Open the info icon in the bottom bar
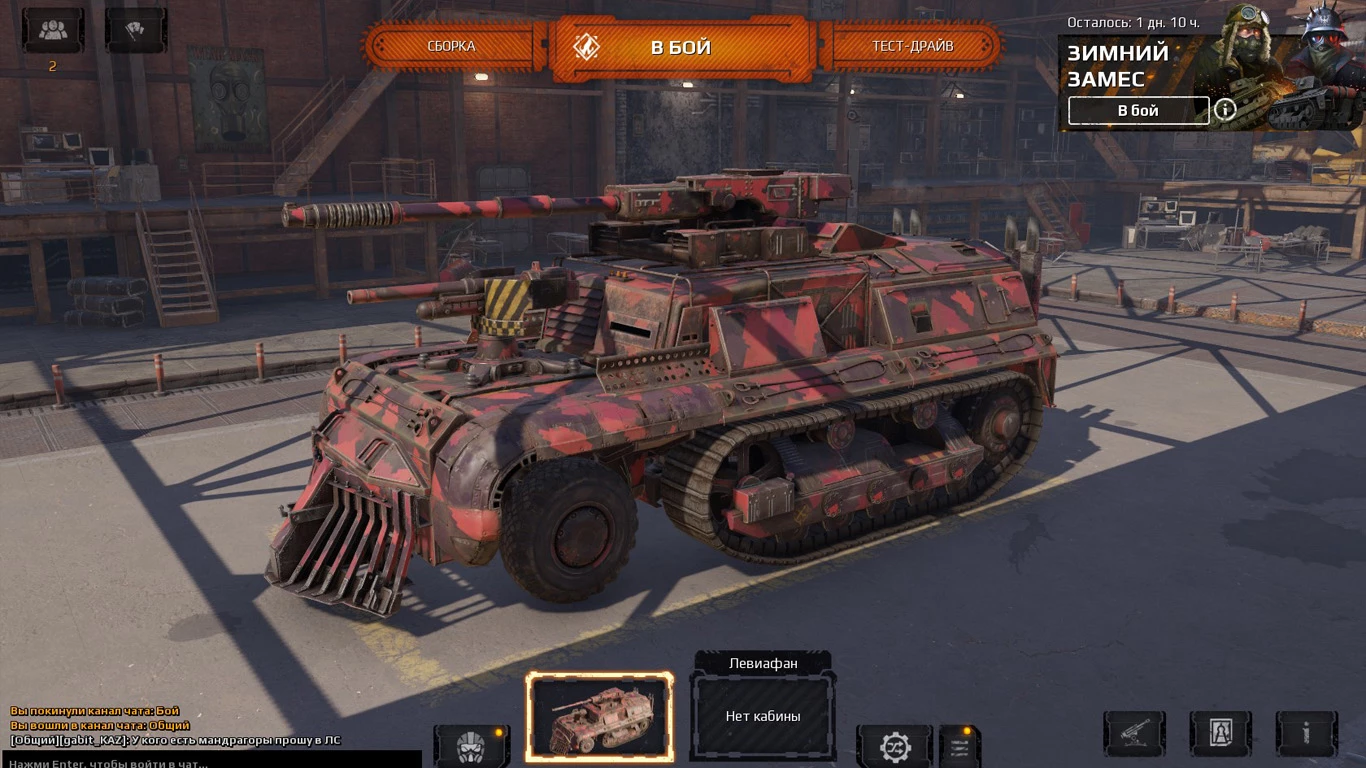This screenshot has height=768, width=1366. click(x=1306, y=733)
